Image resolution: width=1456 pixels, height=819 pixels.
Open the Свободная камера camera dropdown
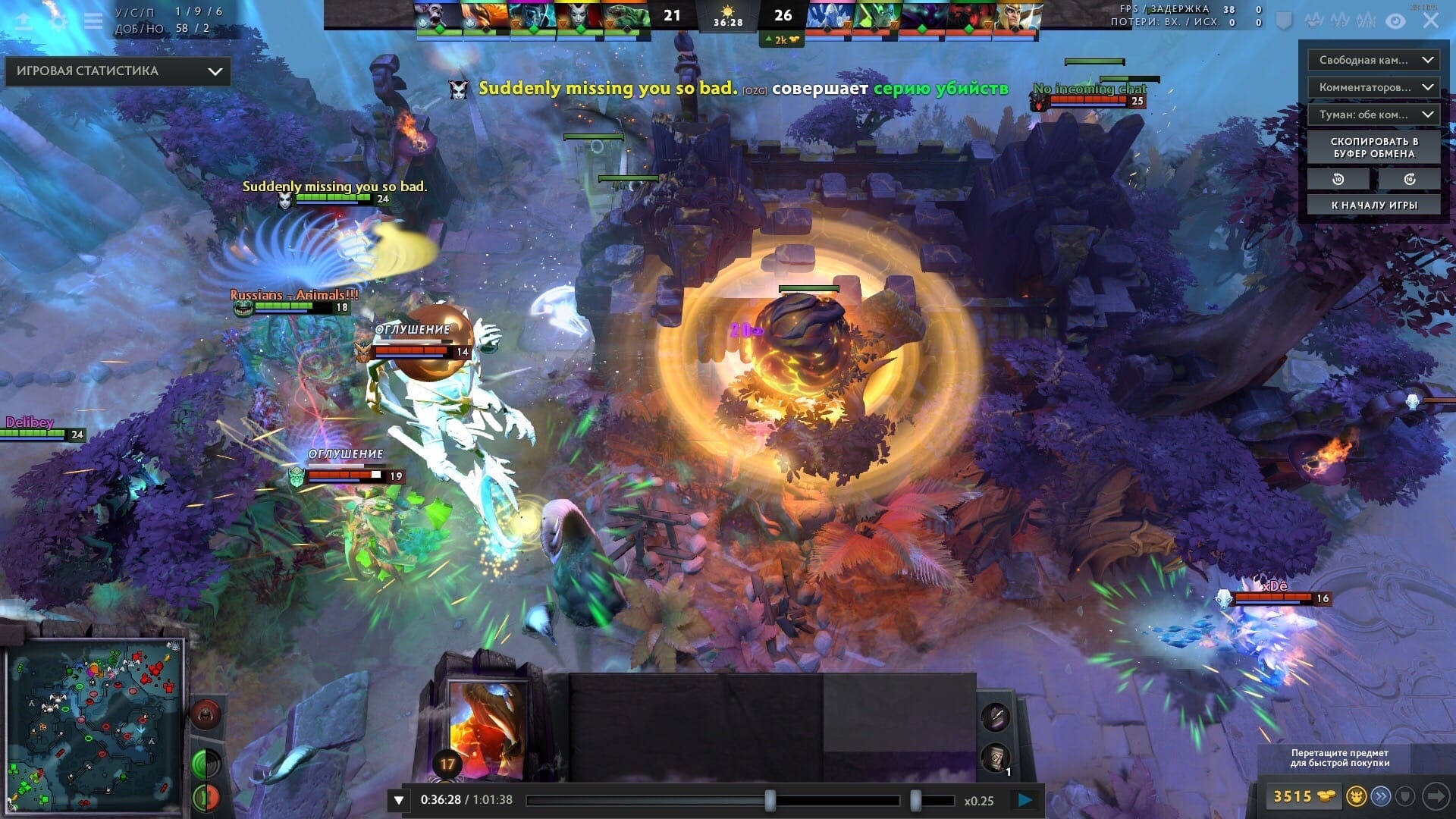point(1373,60)
